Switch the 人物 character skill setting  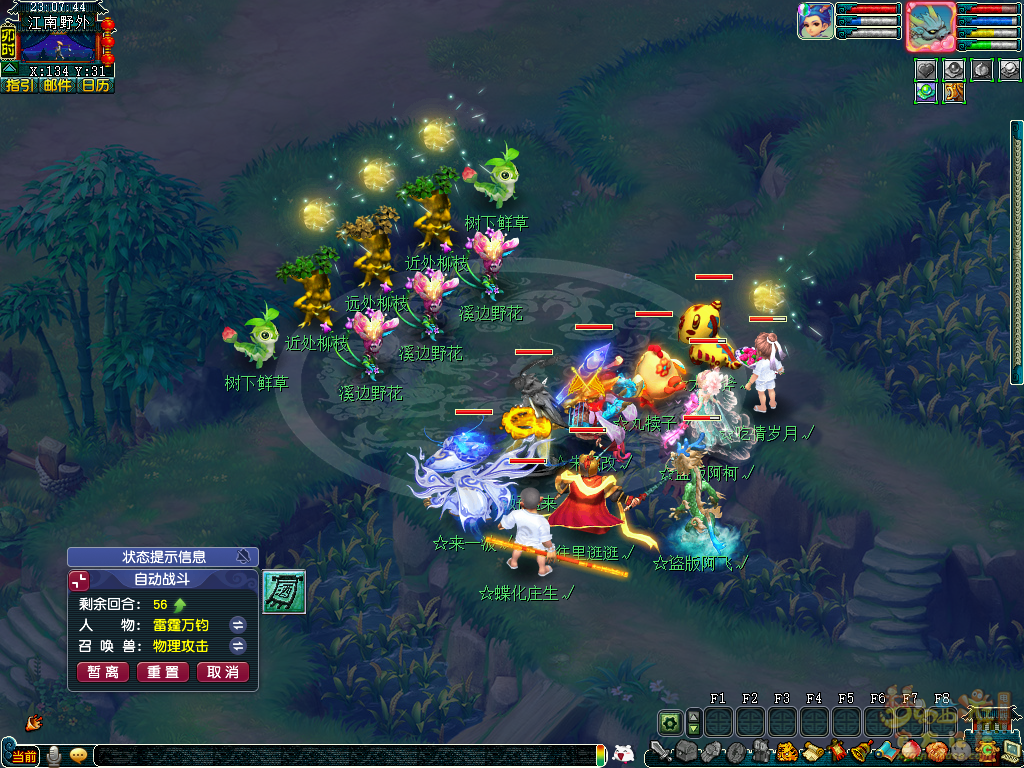238,625
